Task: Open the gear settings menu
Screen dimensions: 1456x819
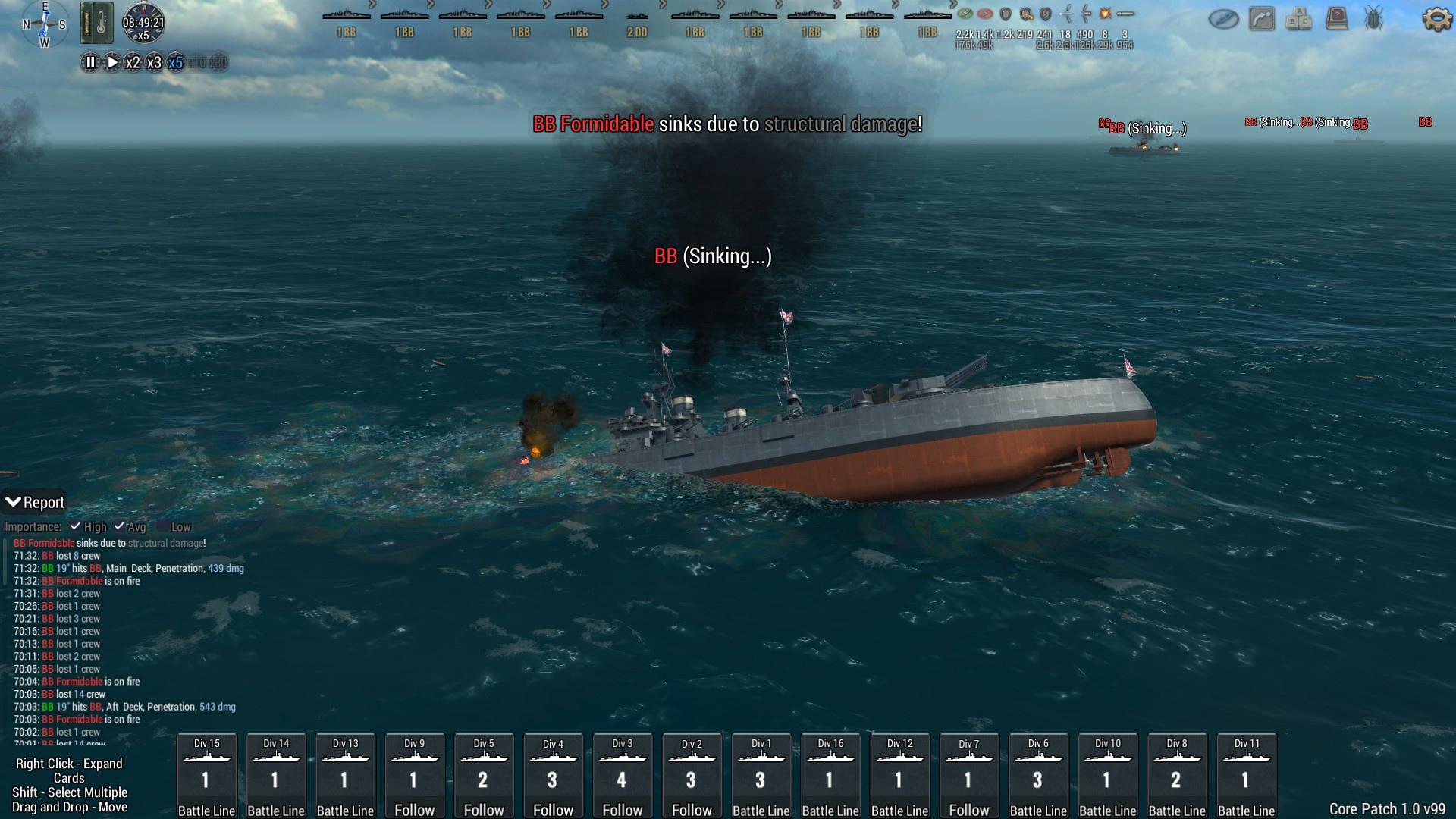Action: tap(1436, 19)
